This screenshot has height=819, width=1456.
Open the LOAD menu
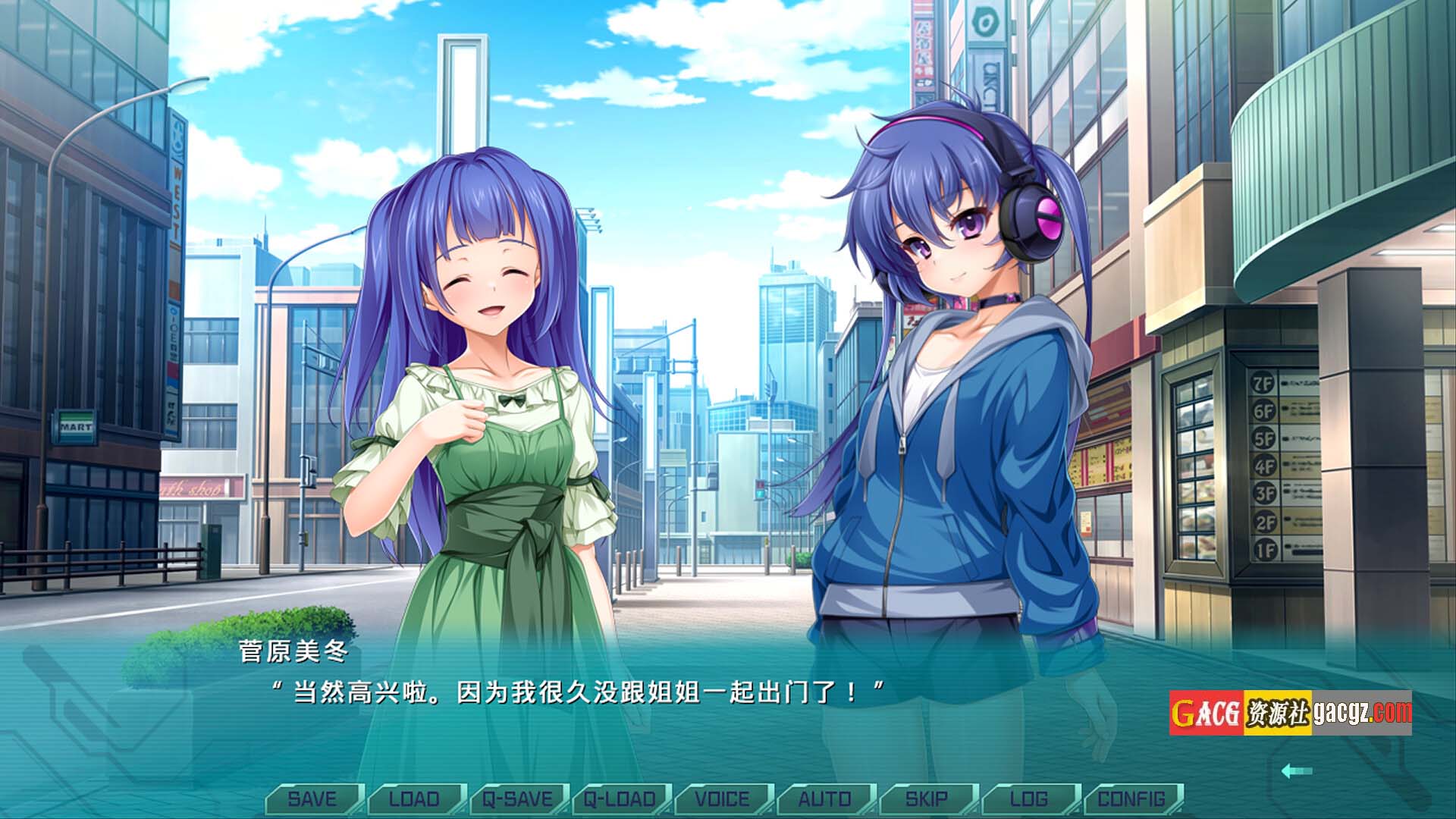(414, 799)
